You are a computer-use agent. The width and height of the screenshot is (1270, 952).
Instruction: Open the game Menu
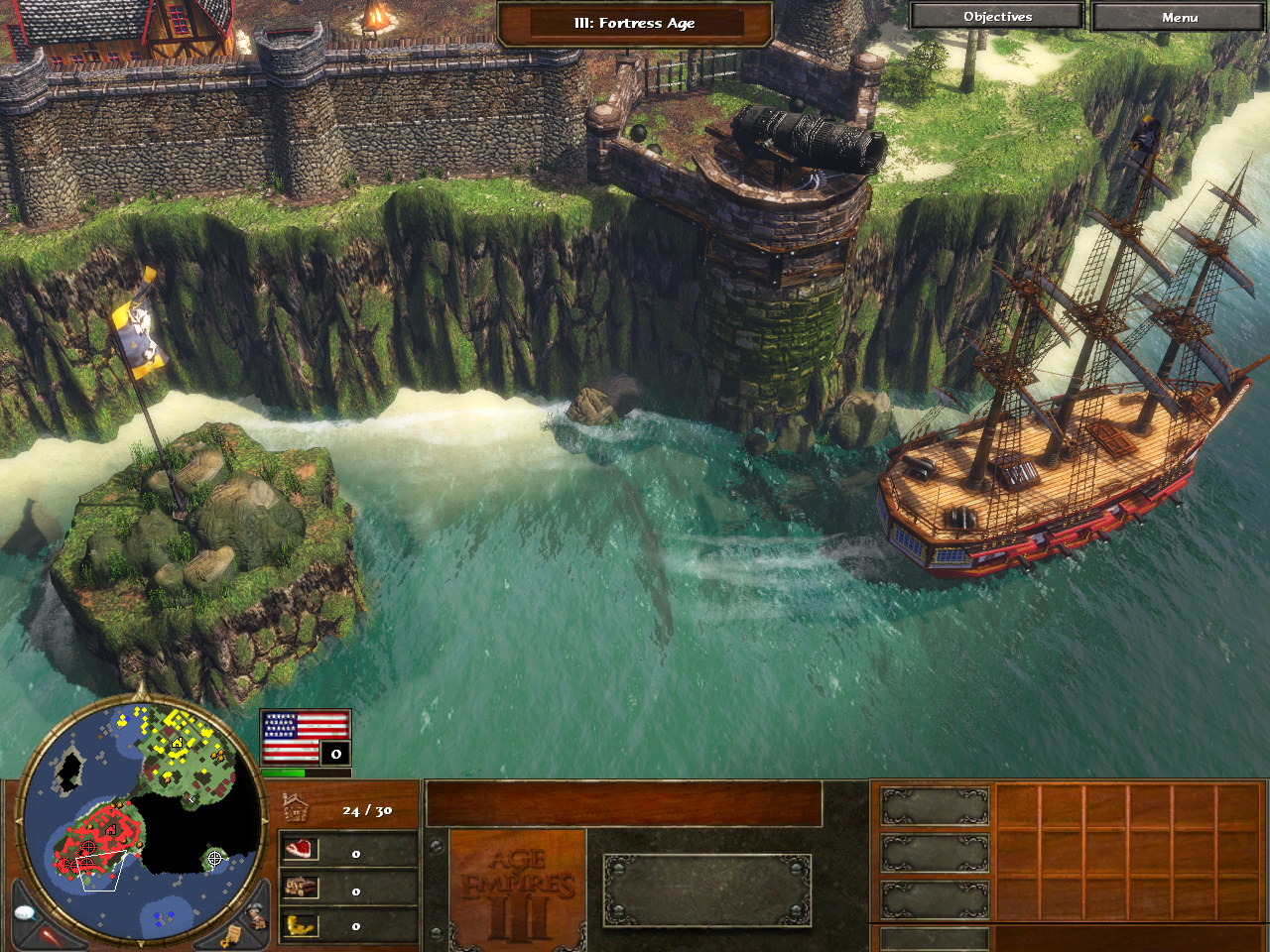1179,17
